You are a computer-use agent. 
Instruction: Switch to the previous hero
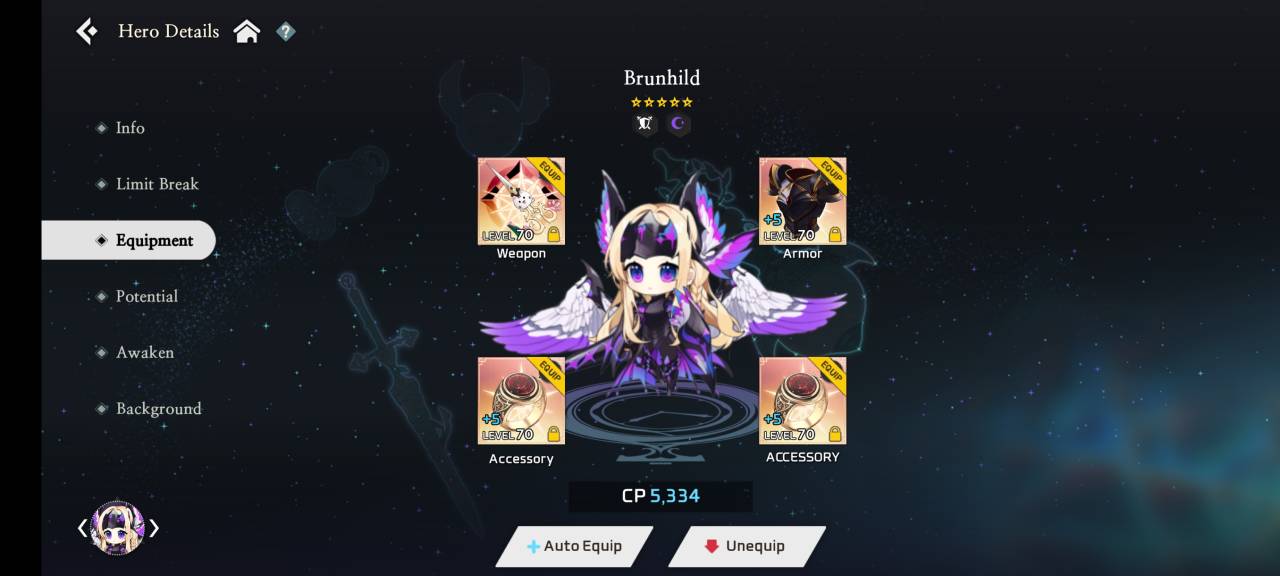point(83,528)
